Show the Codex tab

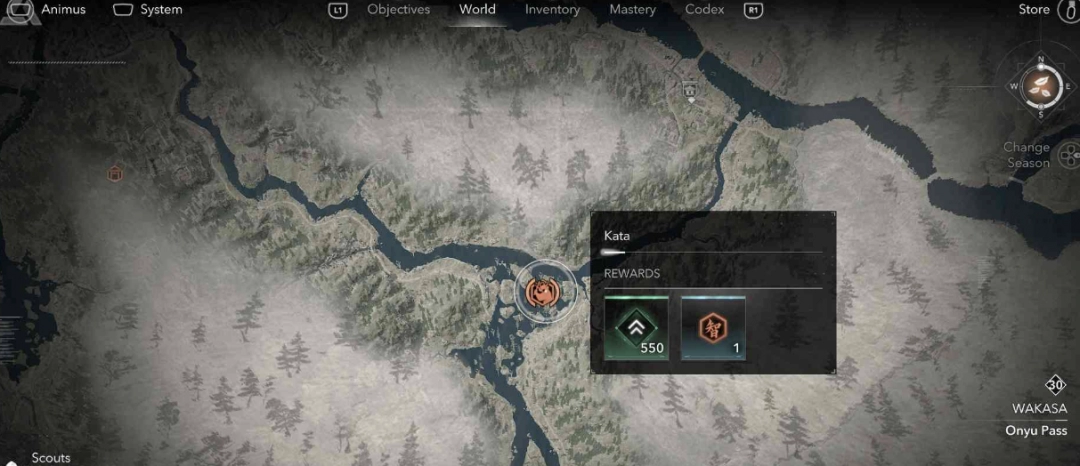coord(705,10)
